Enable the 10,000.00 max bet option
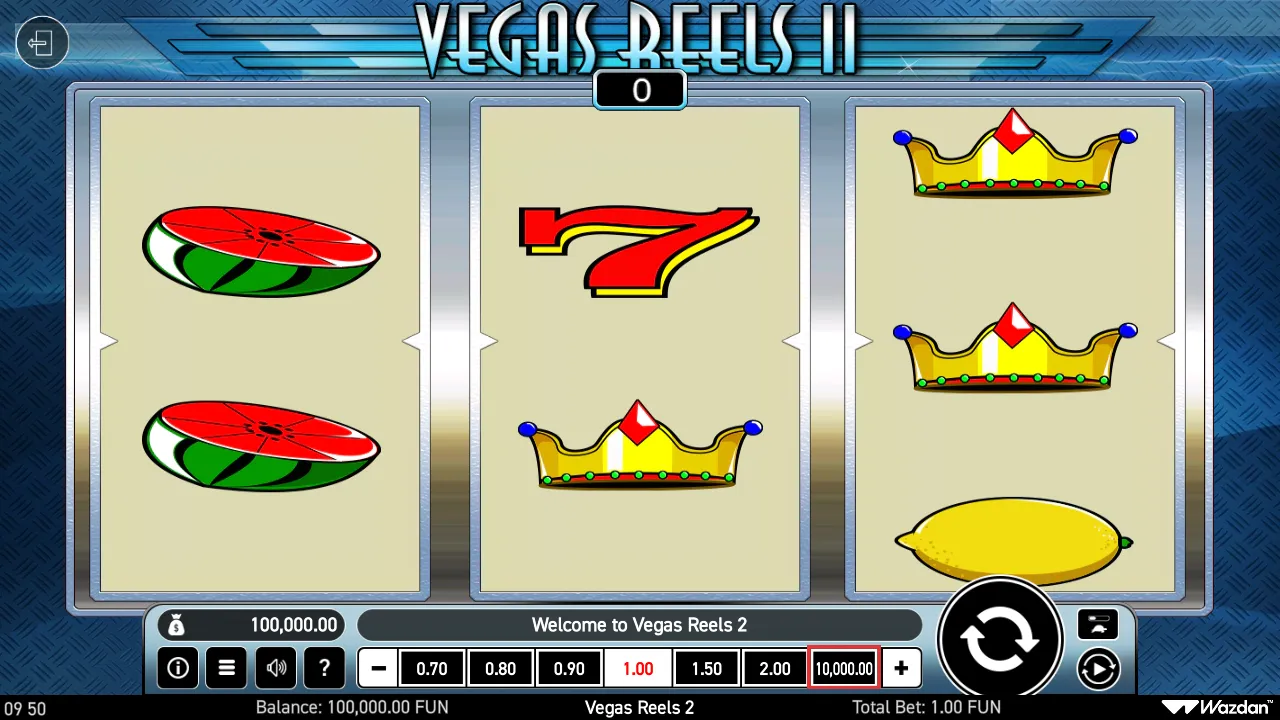Image resolution: width=1280 pixels, height=720 pixels. point(843,668)
